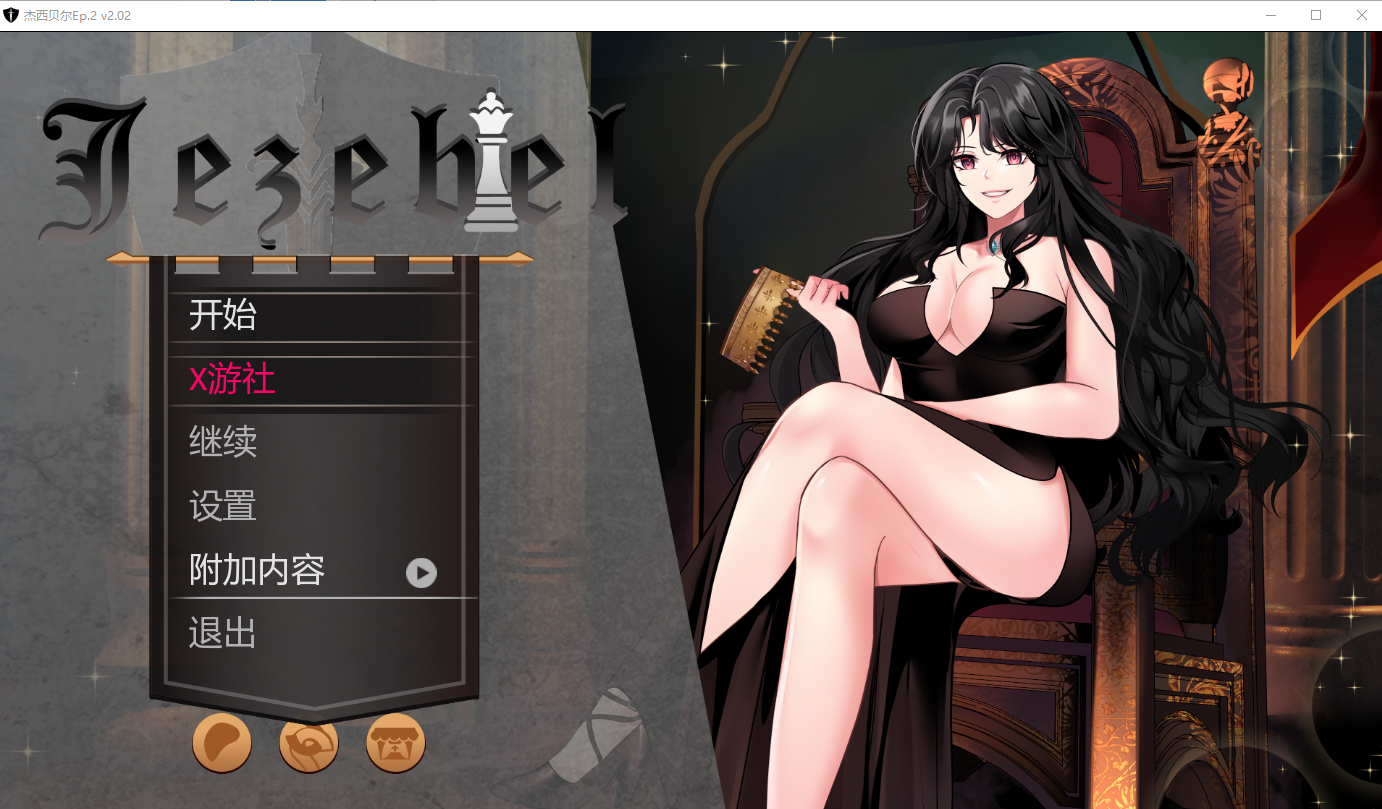Start a new game with 开始
The image size is (1382, 809).
pyautogui.click(x=220, y=316)
